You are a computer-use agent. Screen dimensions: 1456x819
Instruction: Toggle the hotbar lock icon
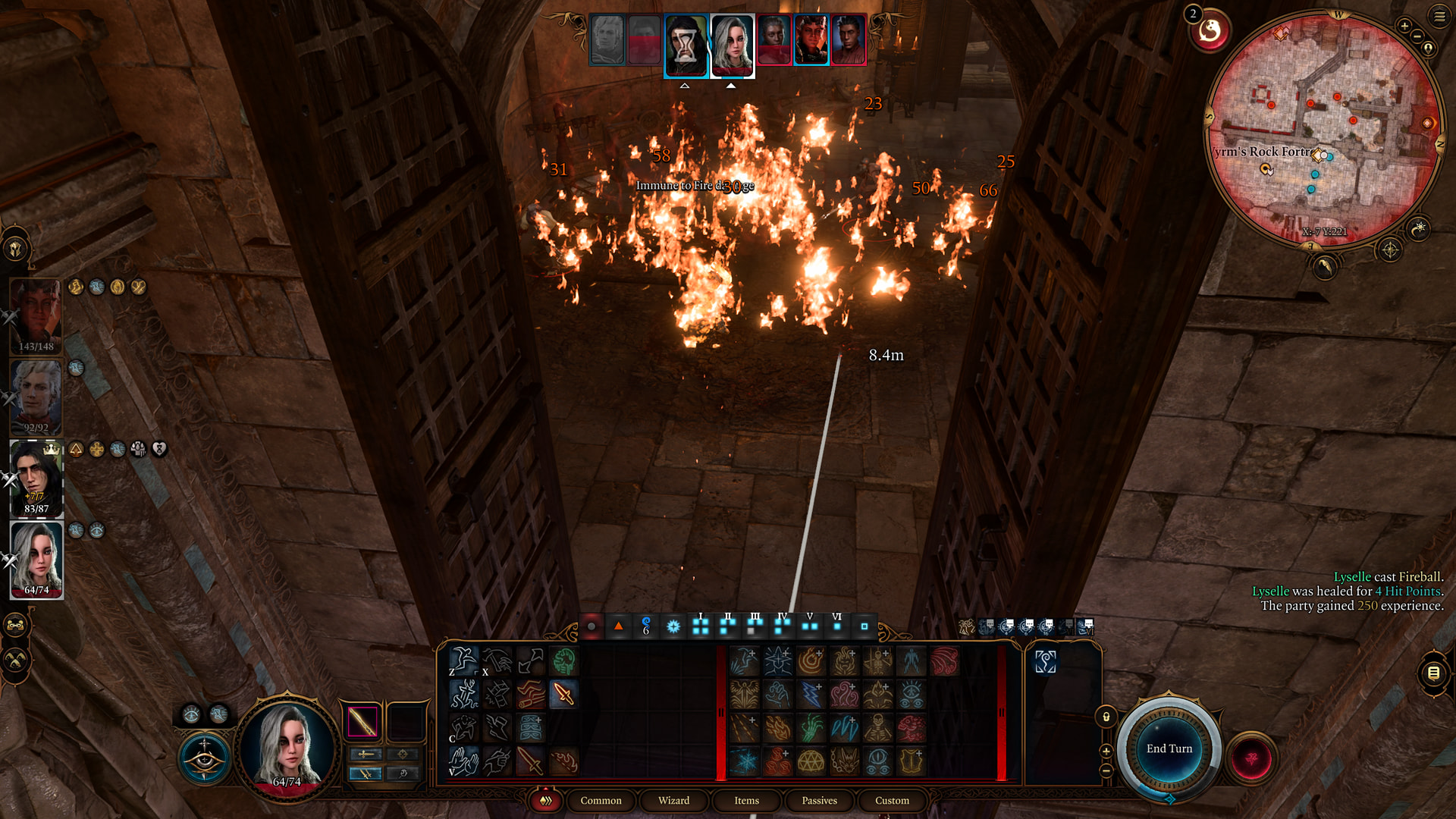point(1106,717)
